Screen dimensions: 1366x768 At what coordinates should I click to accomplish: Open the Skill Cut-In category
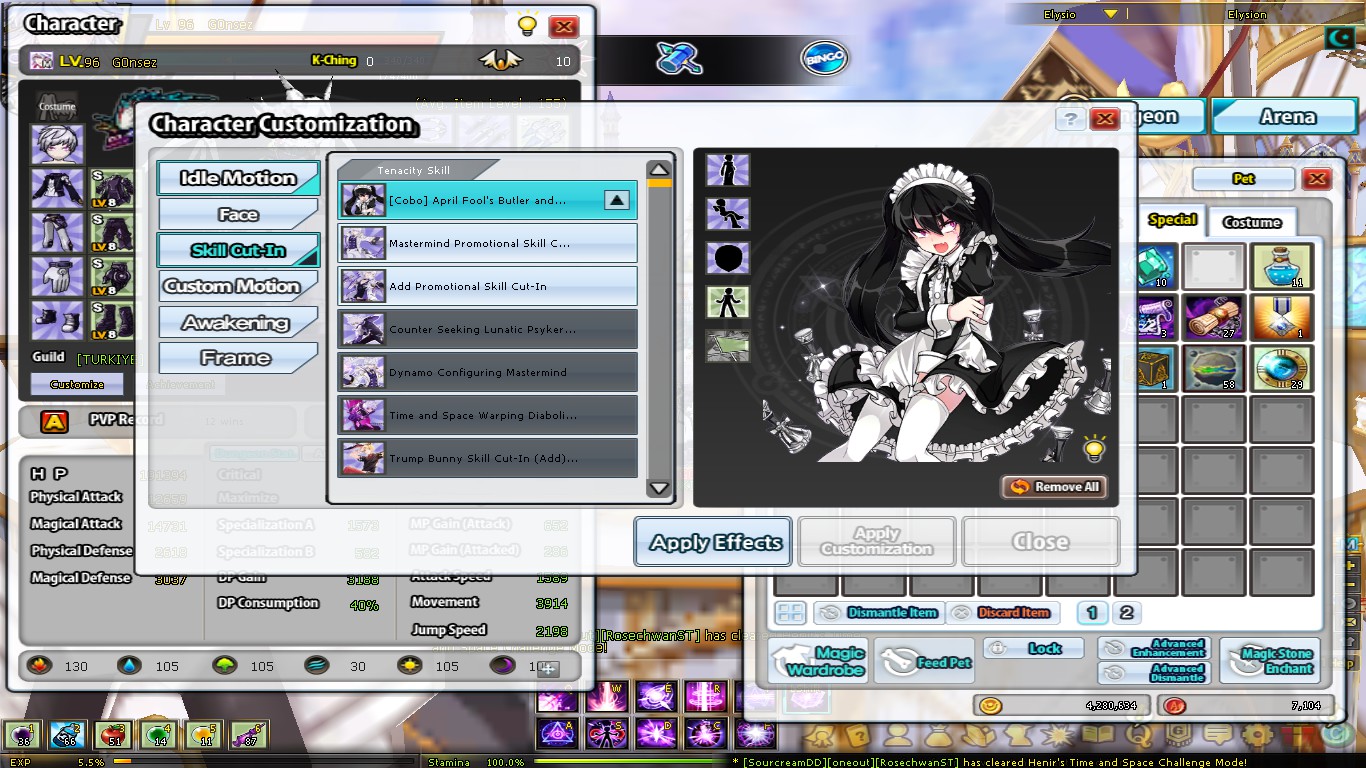(238, 250)
